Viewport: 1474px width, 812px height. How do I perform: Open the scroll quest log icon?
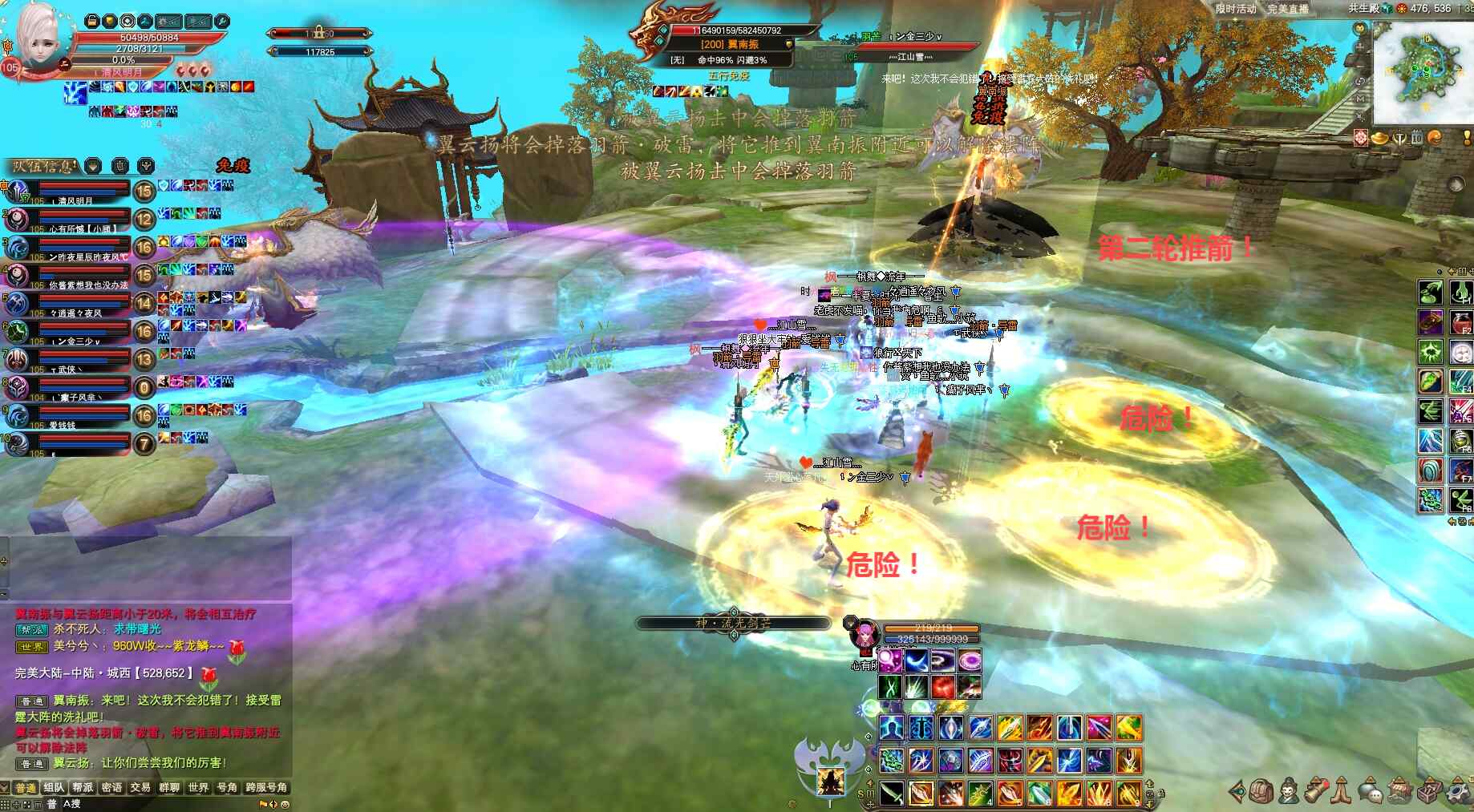(x=1315, y=792)
